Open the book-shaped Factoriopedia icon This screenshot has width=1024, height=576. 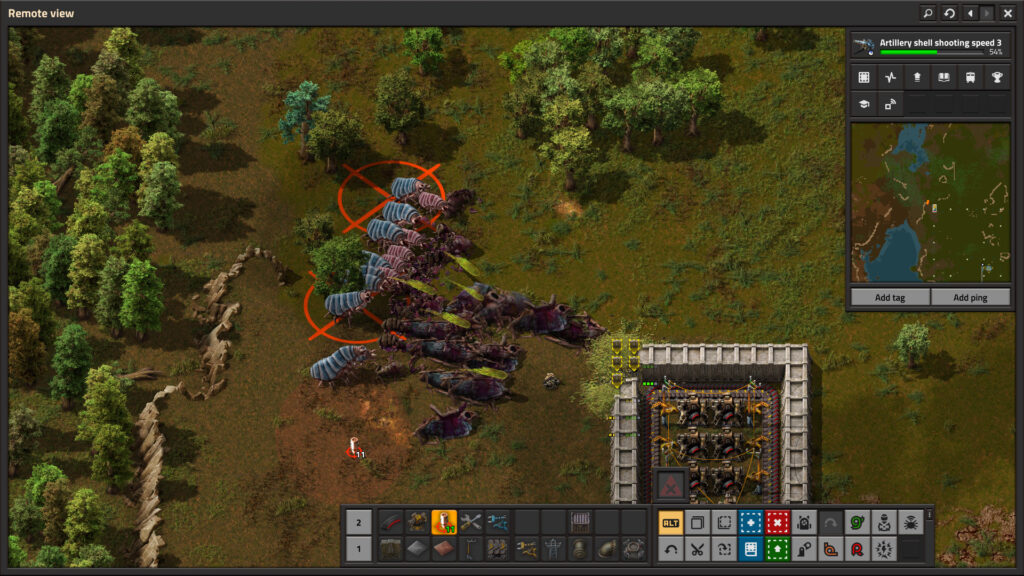point(943,77)
